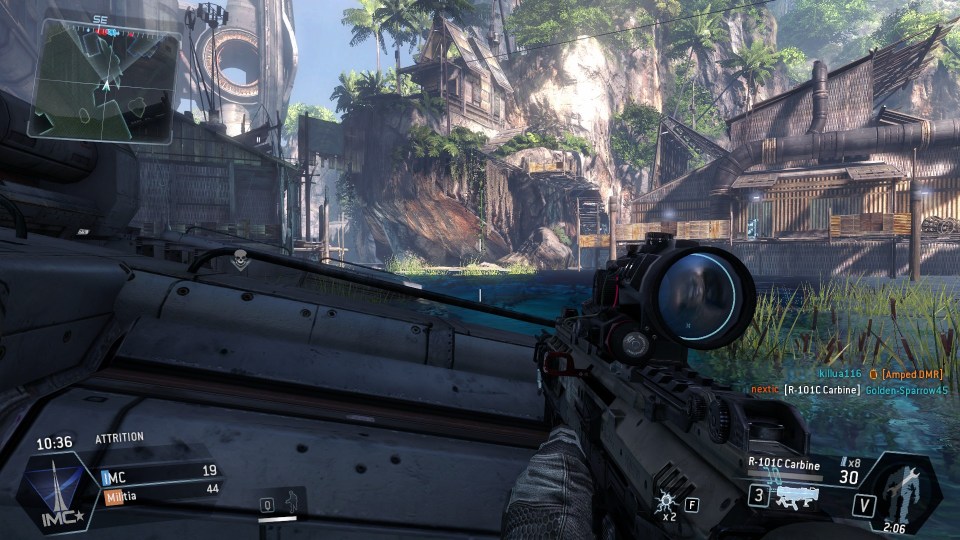Screen dimensions: 960x540
Task: Click the minimap radar panel
Action: point(104,82)
